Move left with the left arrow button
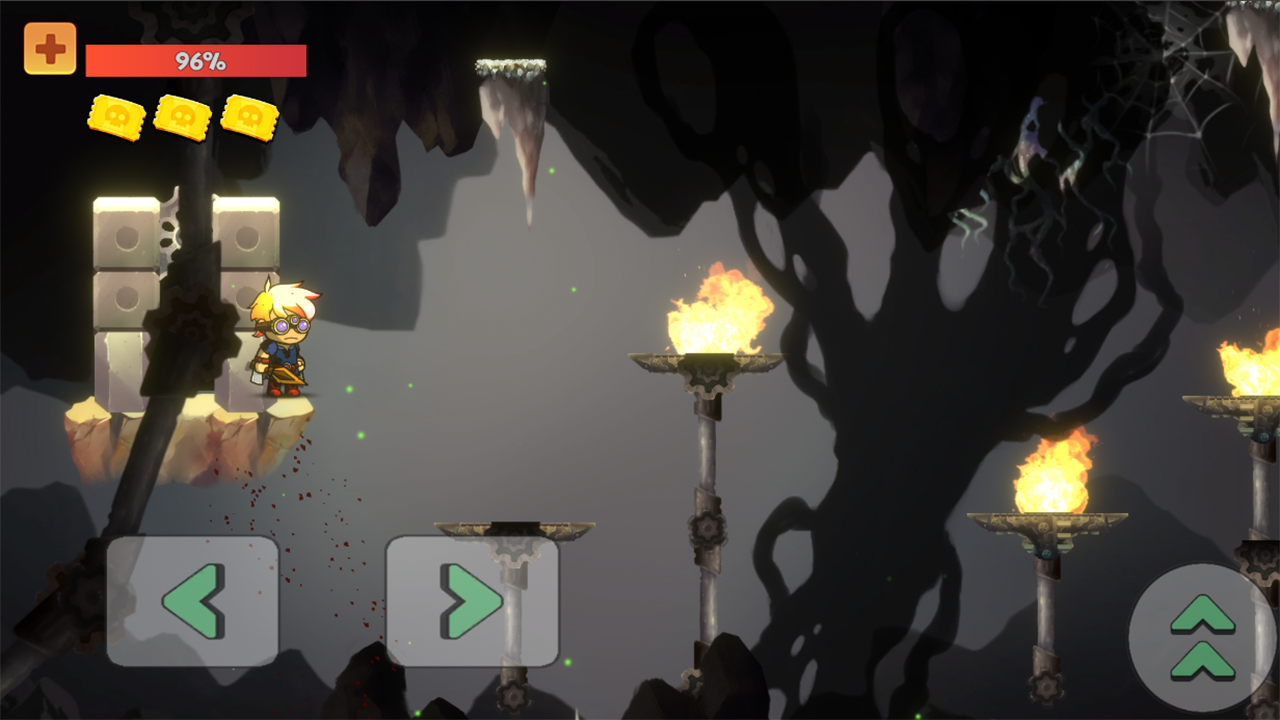The width and height of the screenshot is (1280, 720). pyautogui.click(x=193, y=601)
